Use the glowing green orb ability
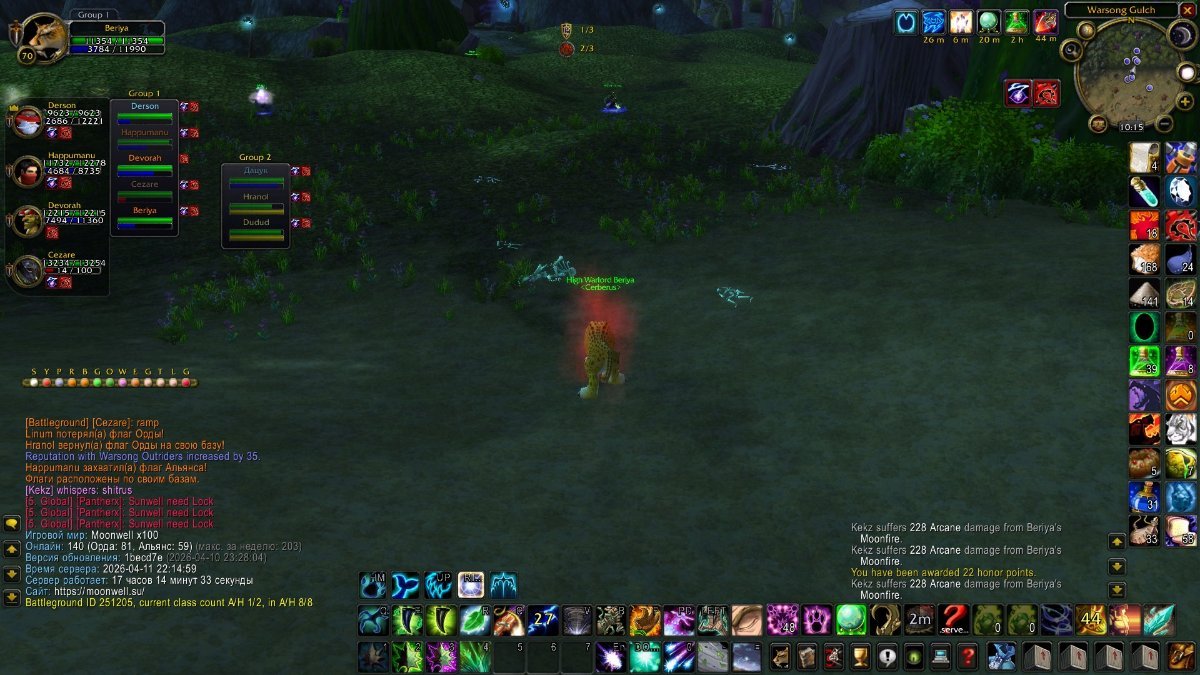 pyautogui.click(x=851, y=620)
